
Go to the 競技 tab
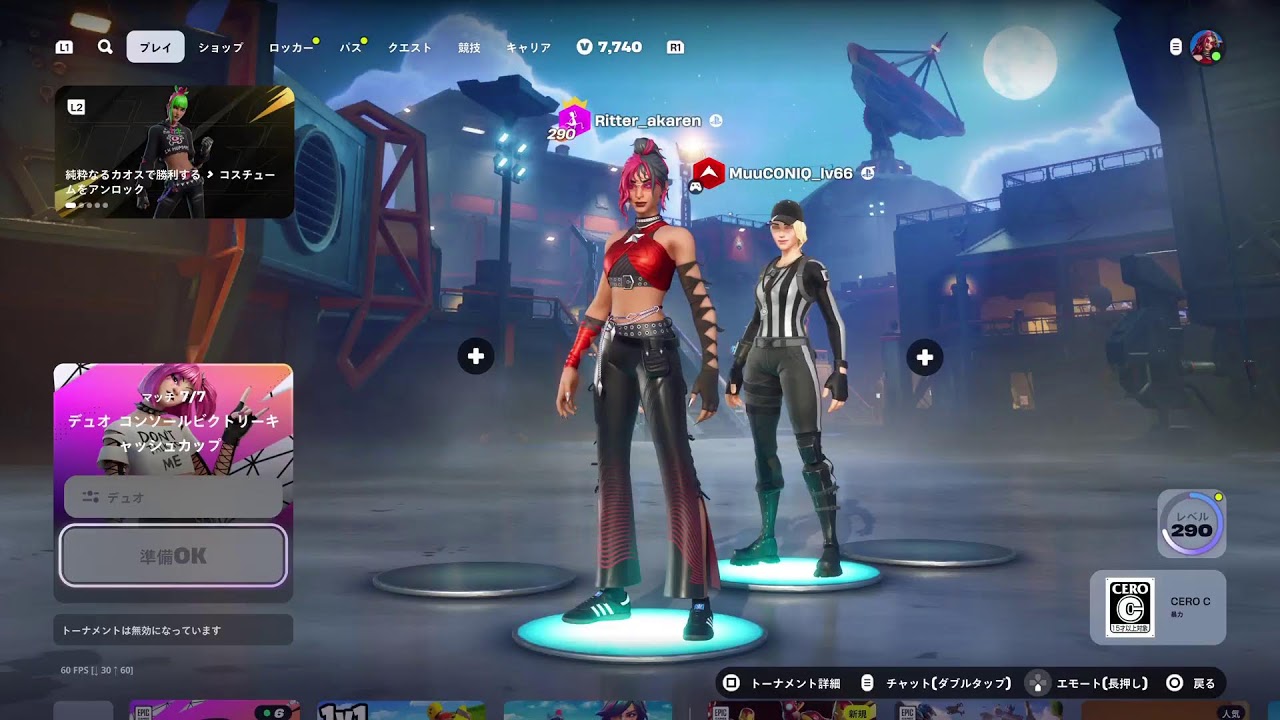tap(469, 47)
